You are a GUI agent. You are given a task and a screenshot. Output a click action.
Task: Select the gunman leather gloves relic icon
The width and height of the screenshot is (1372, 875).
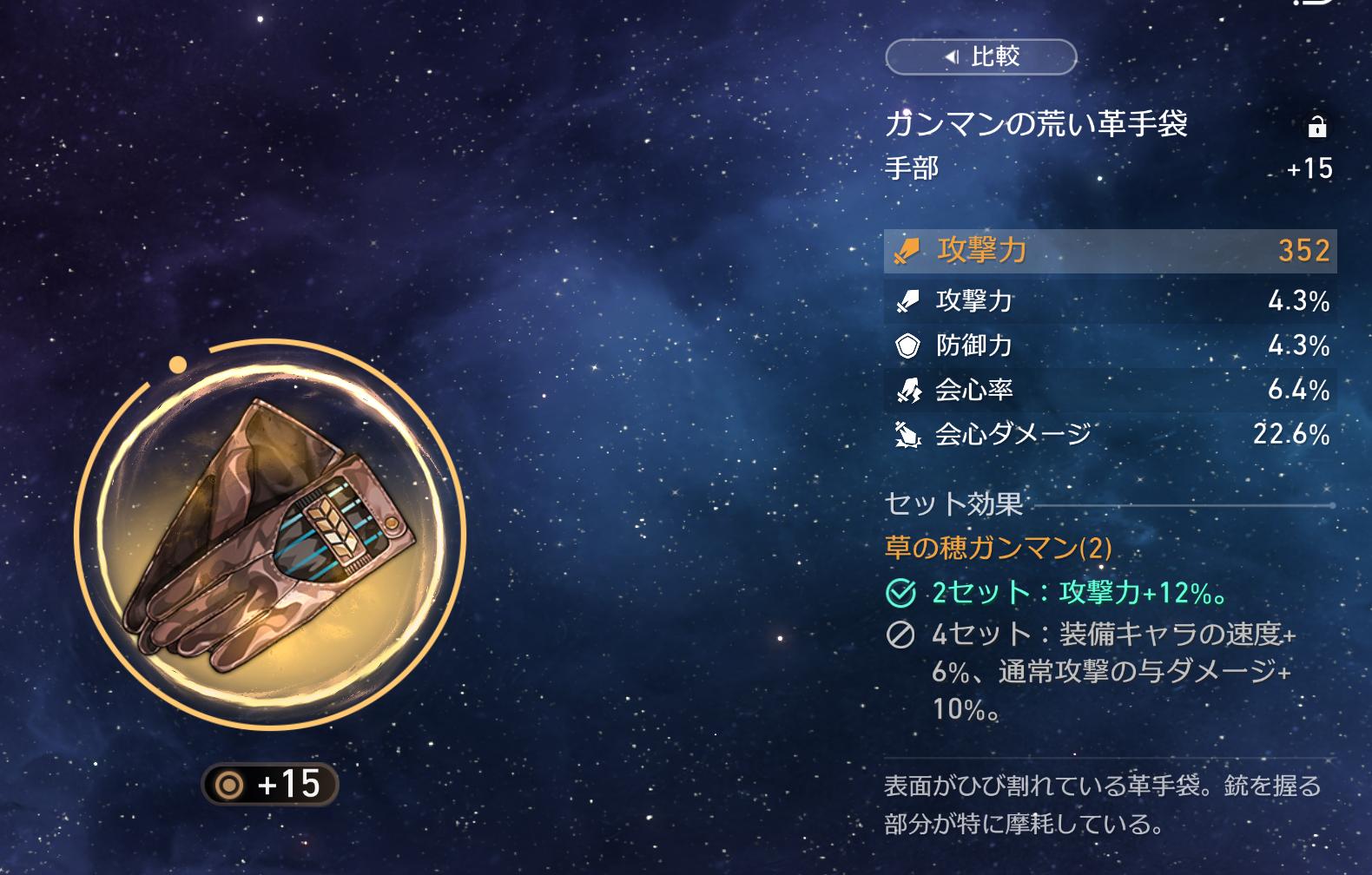[x=270, y=533]
